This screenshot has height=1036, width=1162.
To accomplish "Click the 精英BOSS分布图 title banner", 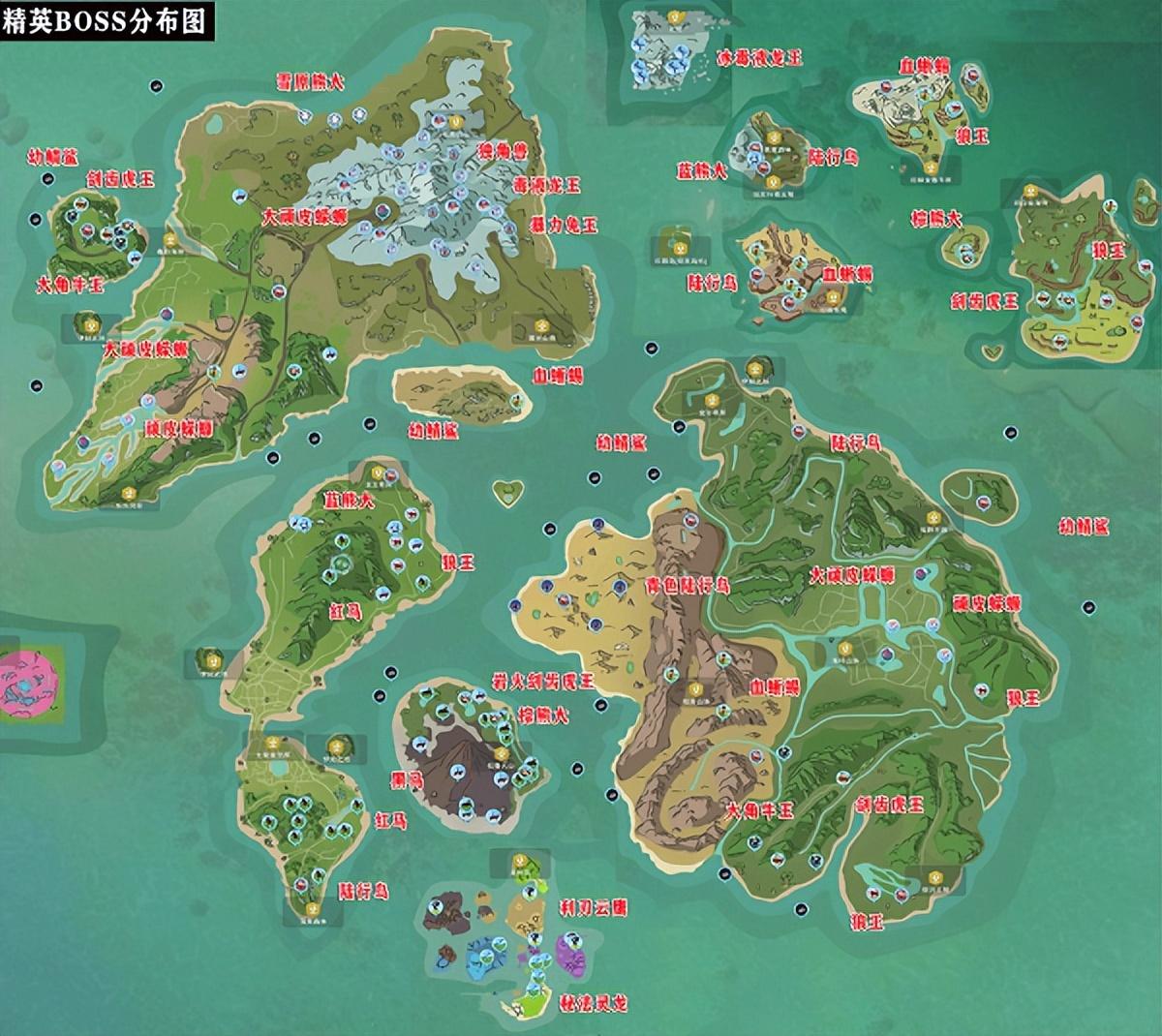I will click(104, 21).
